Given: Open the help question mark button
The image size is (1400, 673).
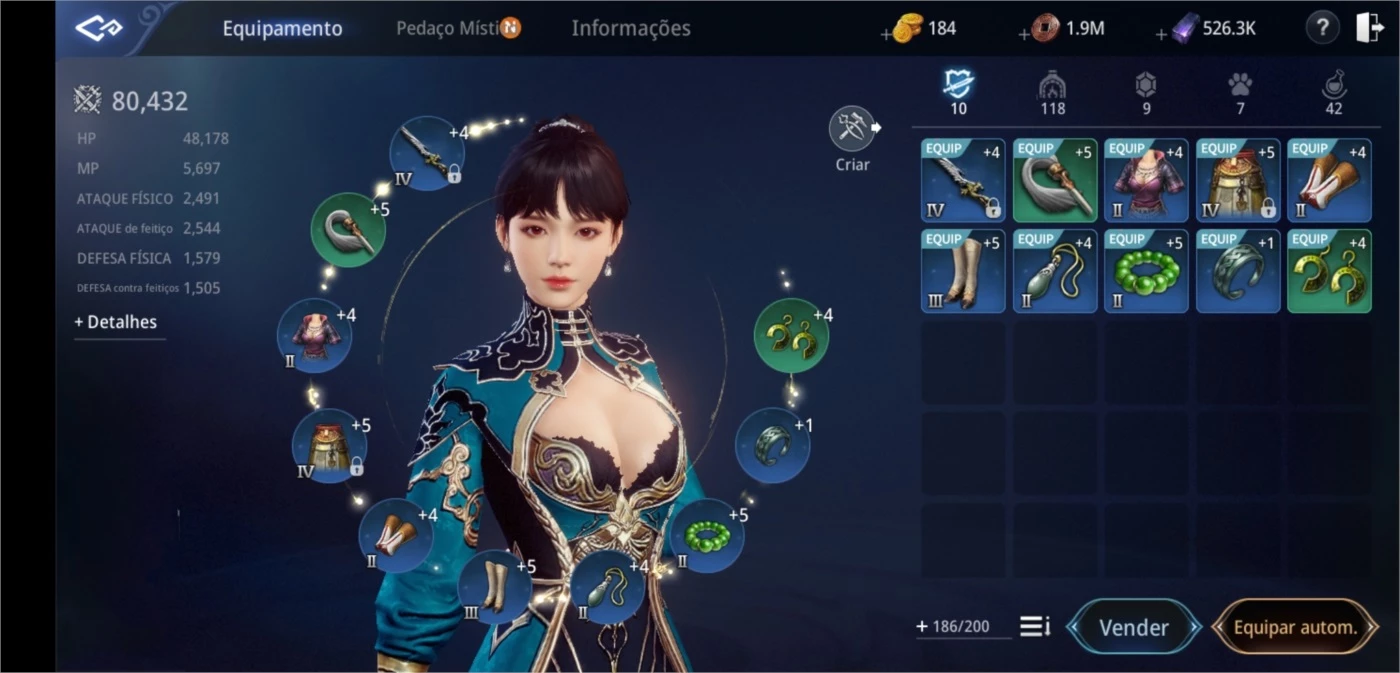Looking at the screenshot, I should [x=1322, y=28].
